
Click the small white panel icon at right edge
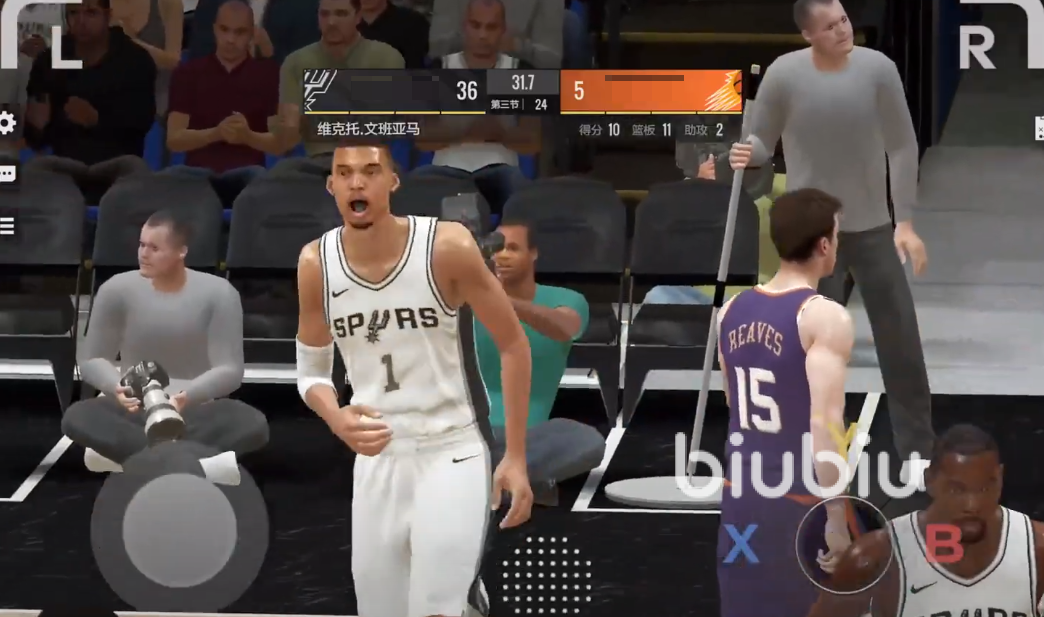pyautogui.click(x=1039, y=128)
